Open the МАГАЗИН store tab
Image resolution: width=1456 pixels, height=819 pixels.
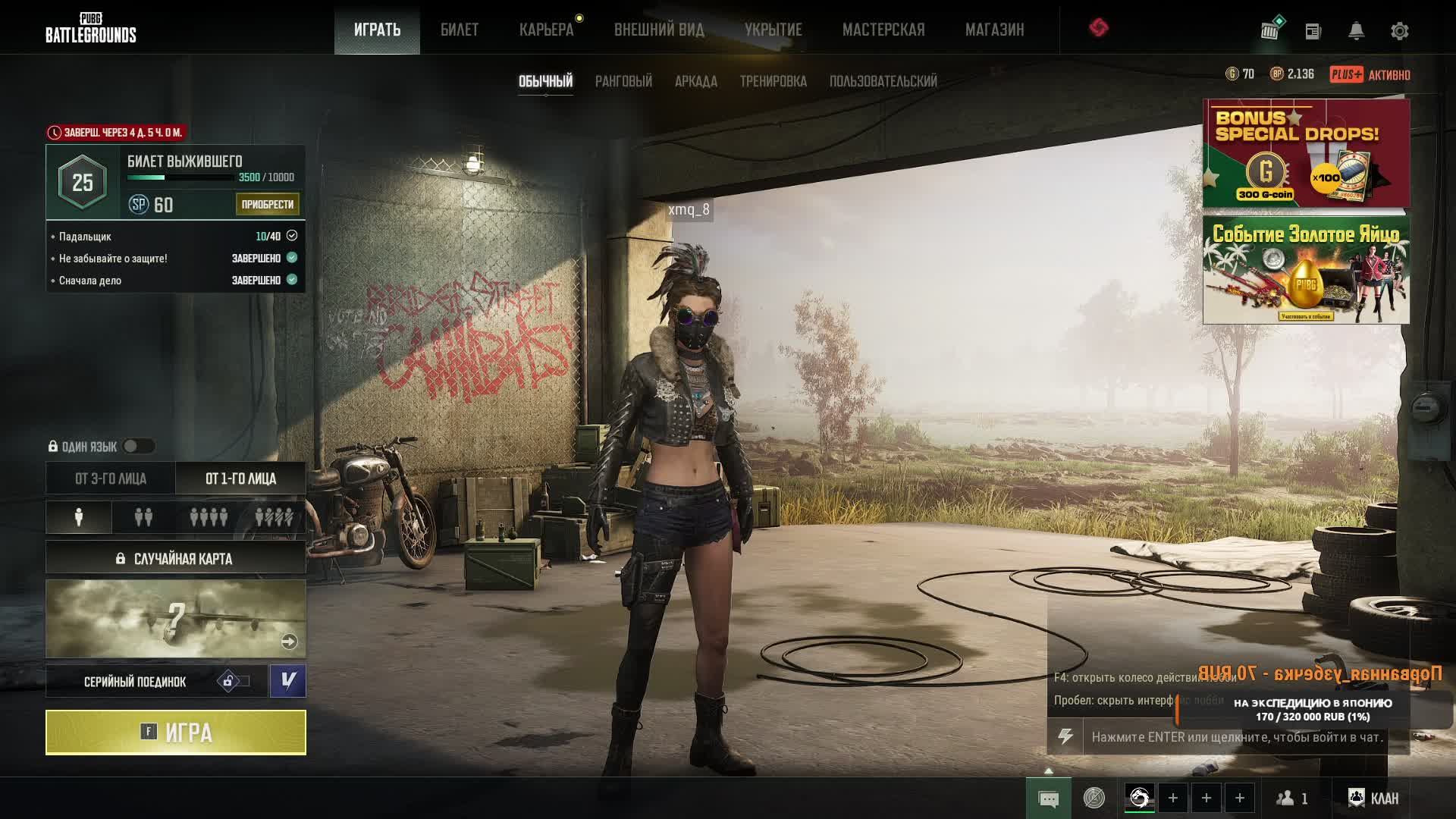point(994,30)
